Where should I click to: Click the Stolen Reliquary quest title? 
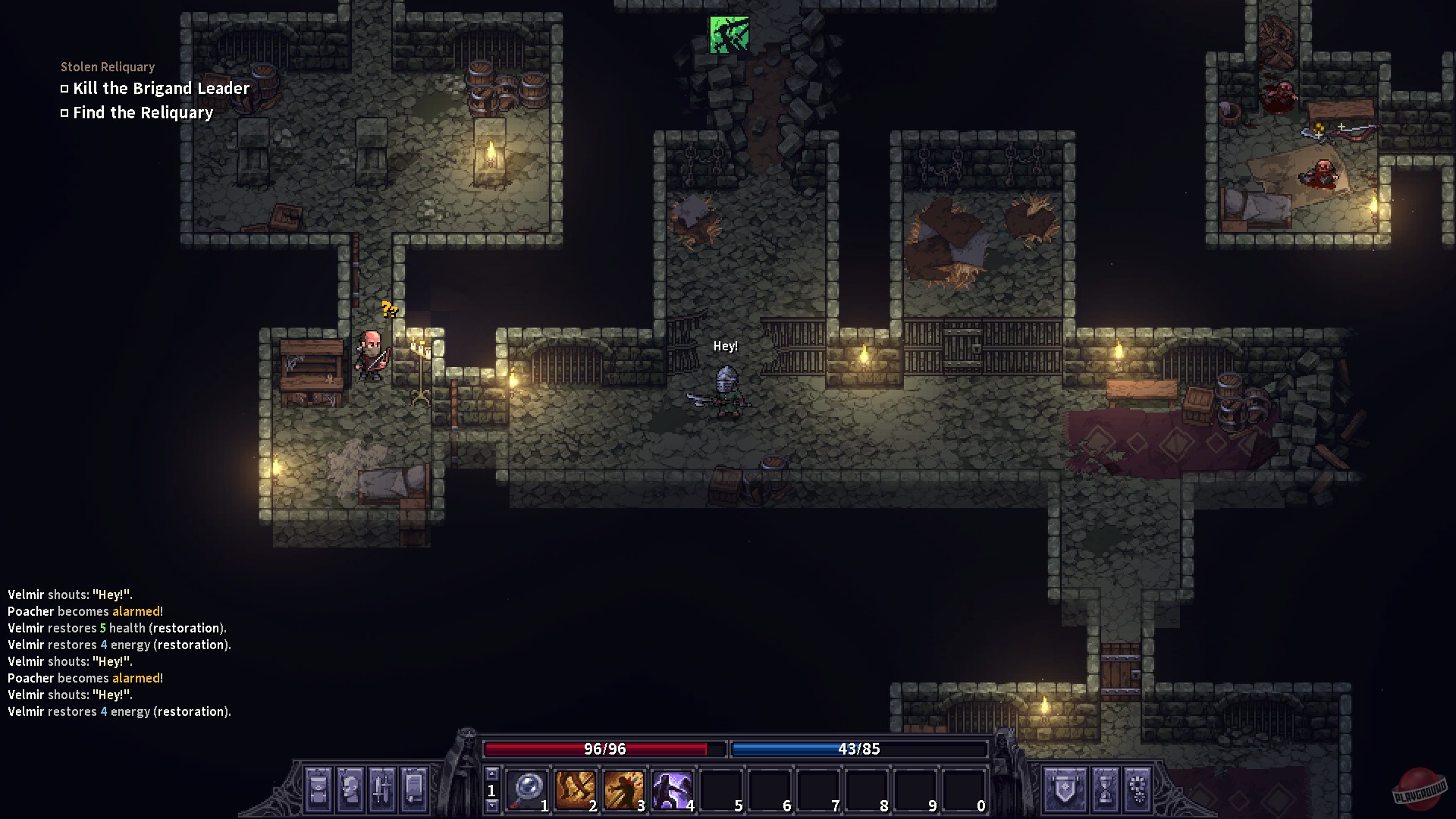[x=107, y=67]
